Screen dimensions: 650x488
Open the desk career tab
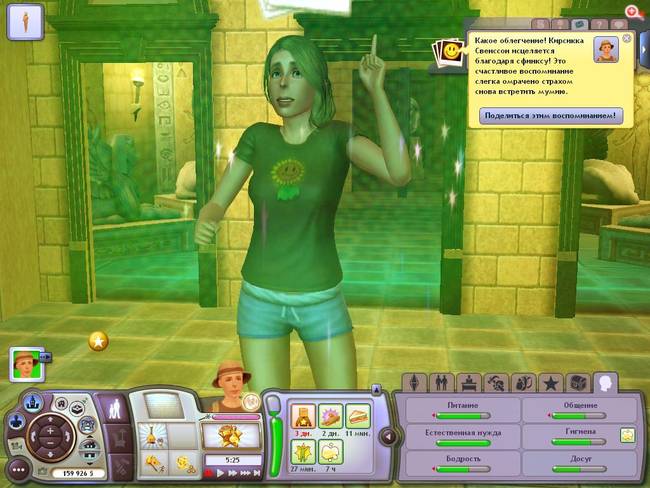[x=467, y=383]
